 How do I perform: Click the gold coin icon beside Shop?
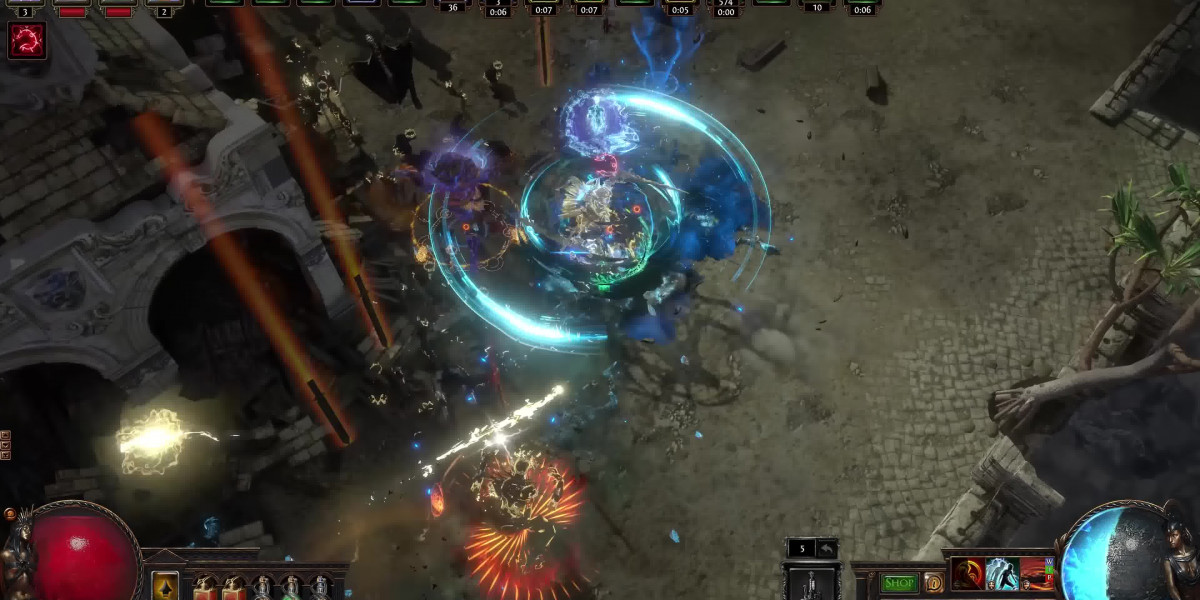[933, 582]
